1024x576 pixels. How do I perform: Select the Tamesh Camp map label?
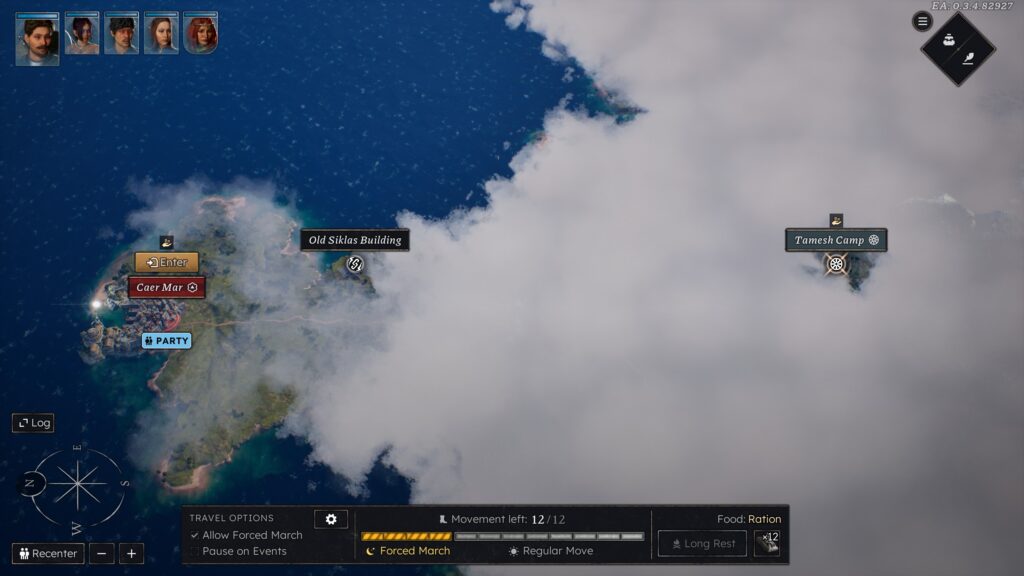[x=836, y=241]
